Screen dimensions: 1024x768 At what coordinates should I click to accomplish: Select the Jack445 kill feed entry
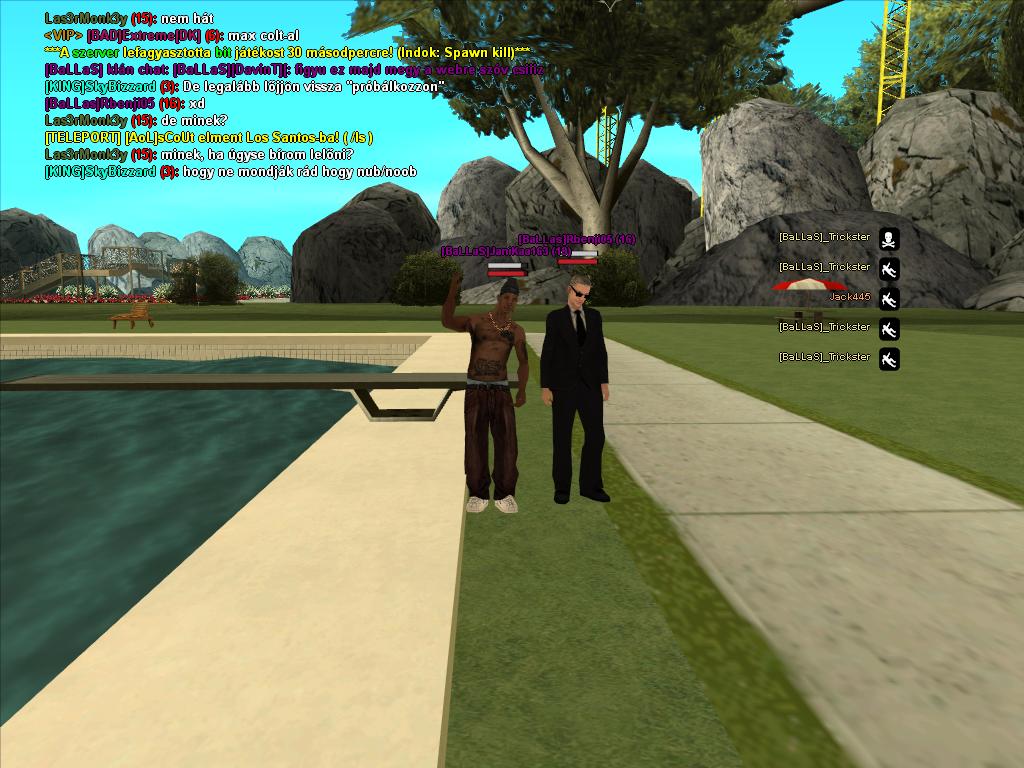[x=849, y=297]
